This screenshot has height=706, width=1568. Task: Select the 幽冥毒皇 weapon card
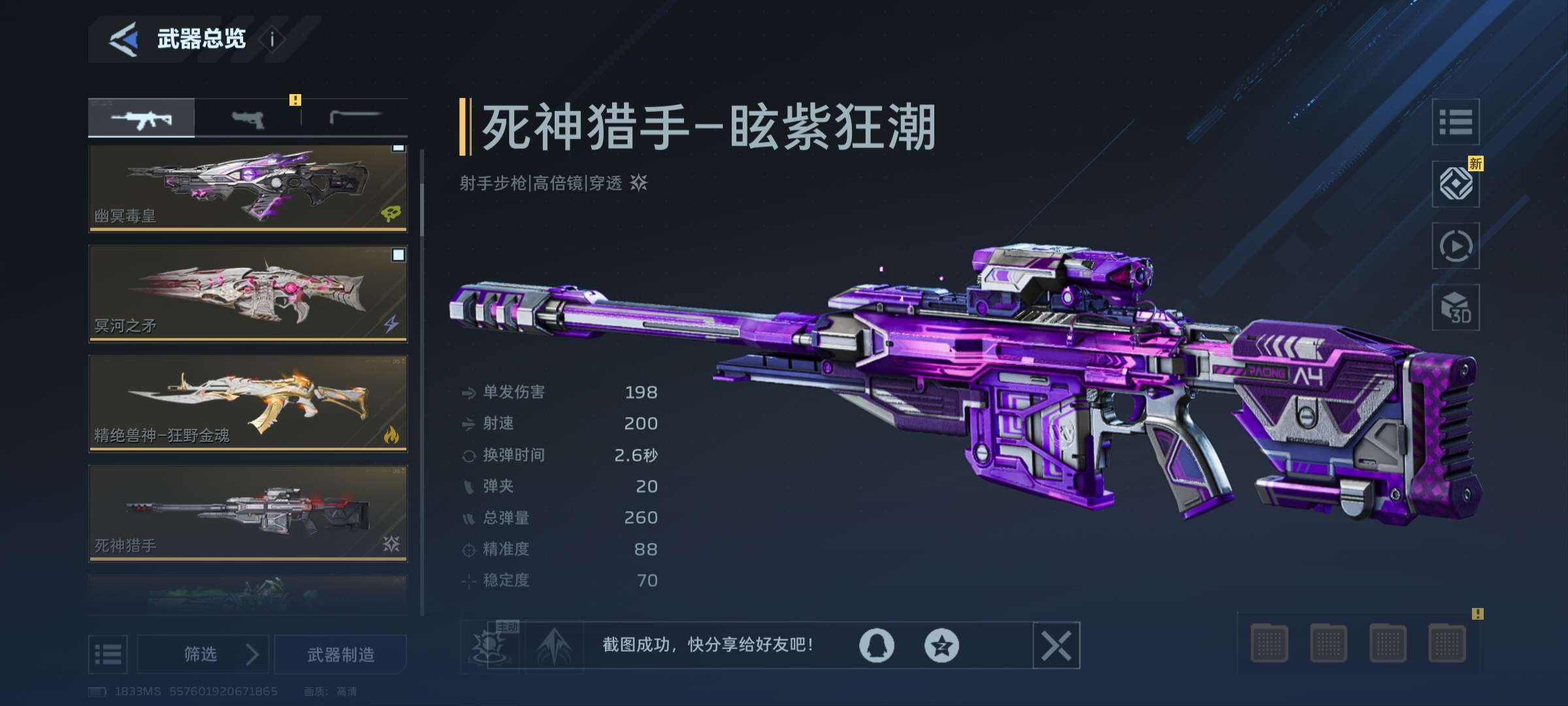248,188
